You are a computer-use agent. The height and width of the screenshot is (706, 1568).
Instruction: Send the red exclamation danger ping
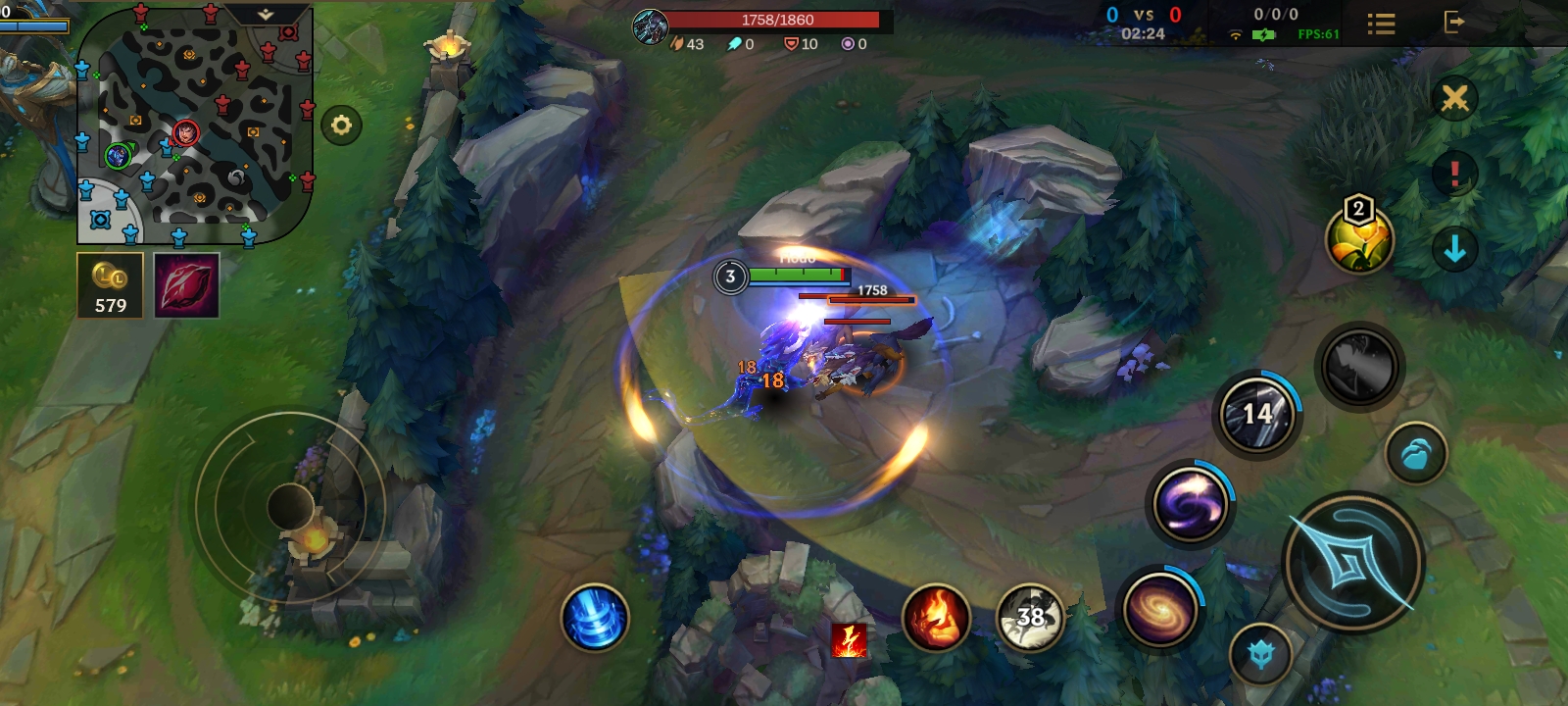tap(1454, 175)
